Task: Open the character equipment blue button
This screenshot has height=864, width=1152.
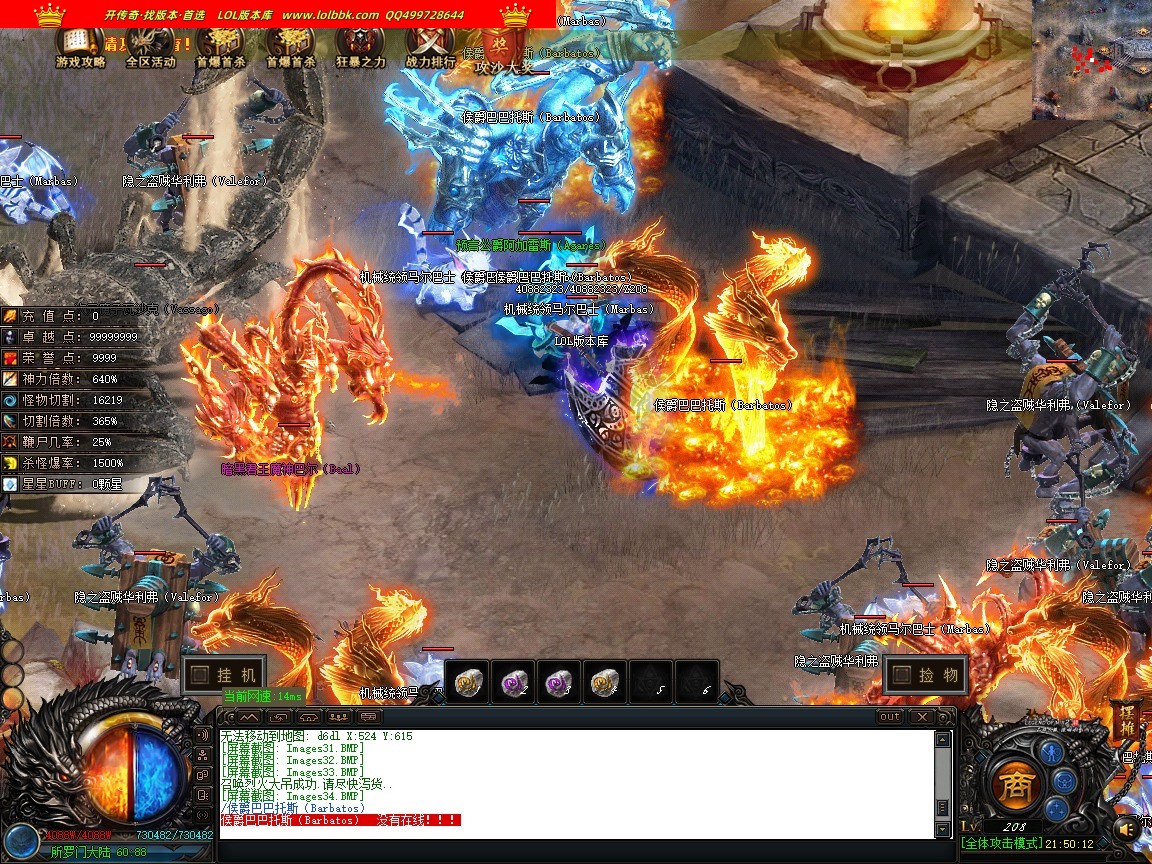Action: [1050, 752]
